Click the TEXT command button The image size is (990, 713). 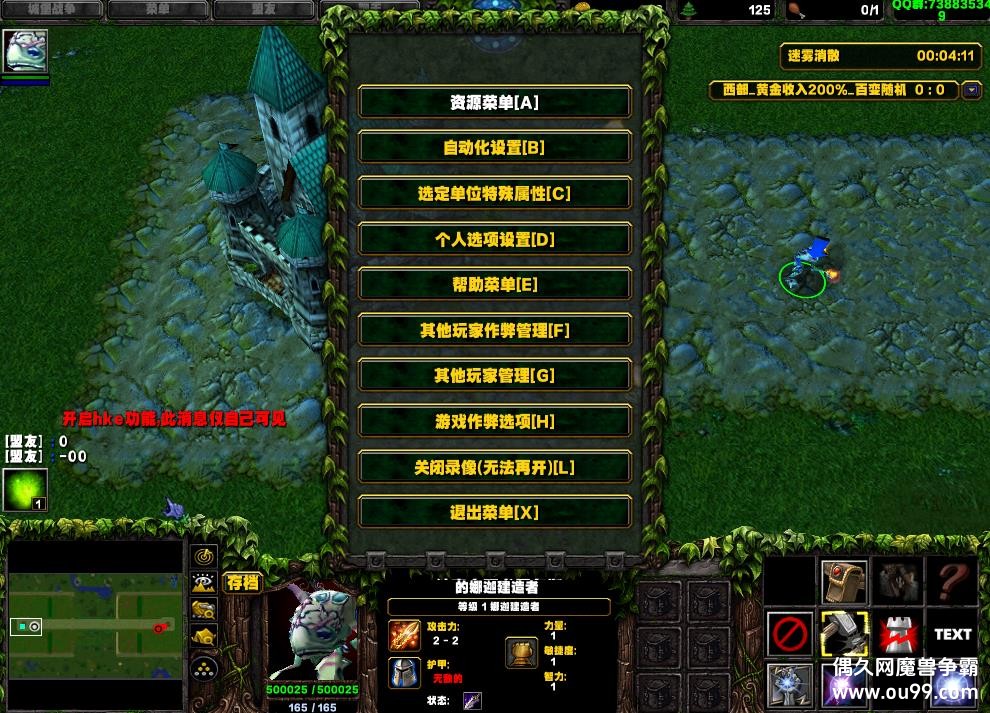tap(952, 633)
